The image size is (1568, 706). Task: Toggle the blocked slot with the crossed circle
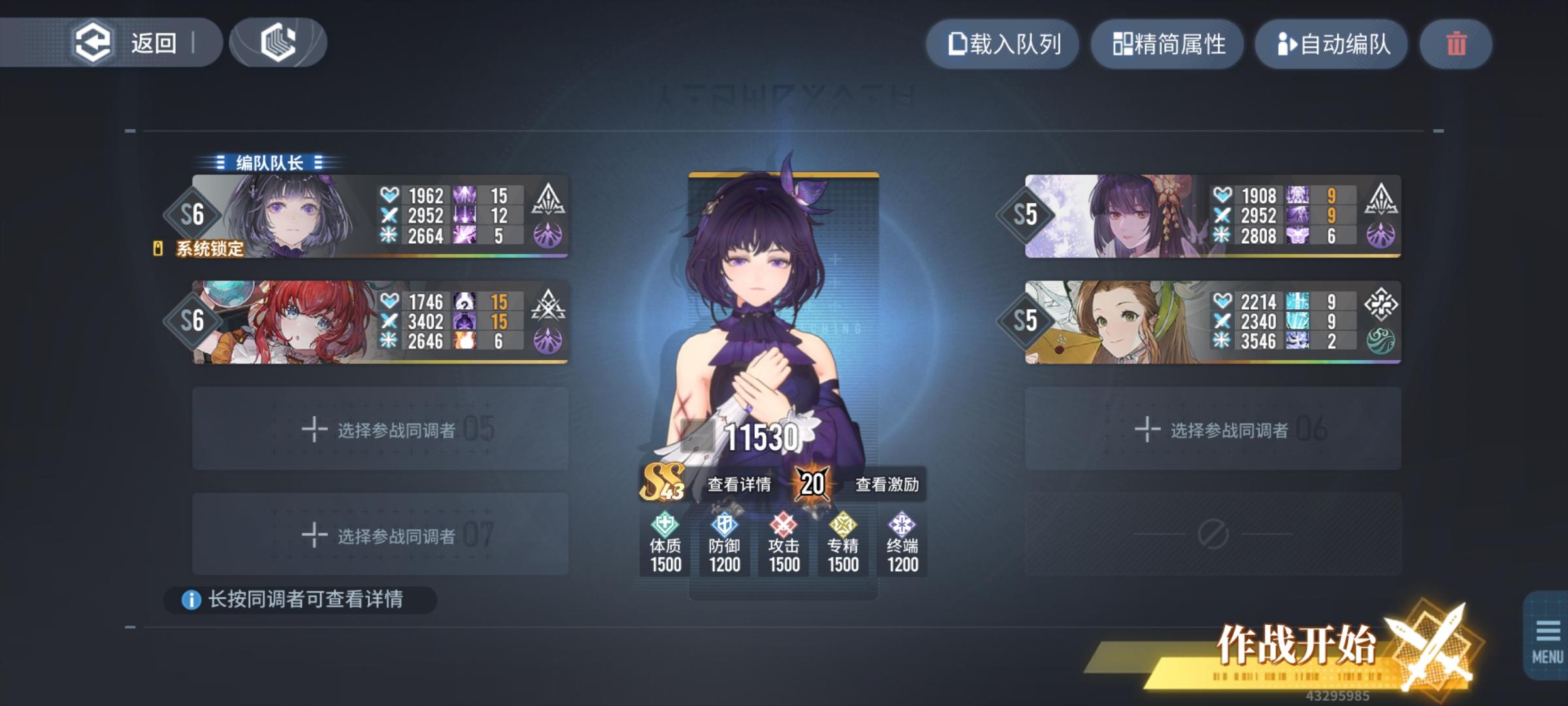click(x=1212, y=535)
